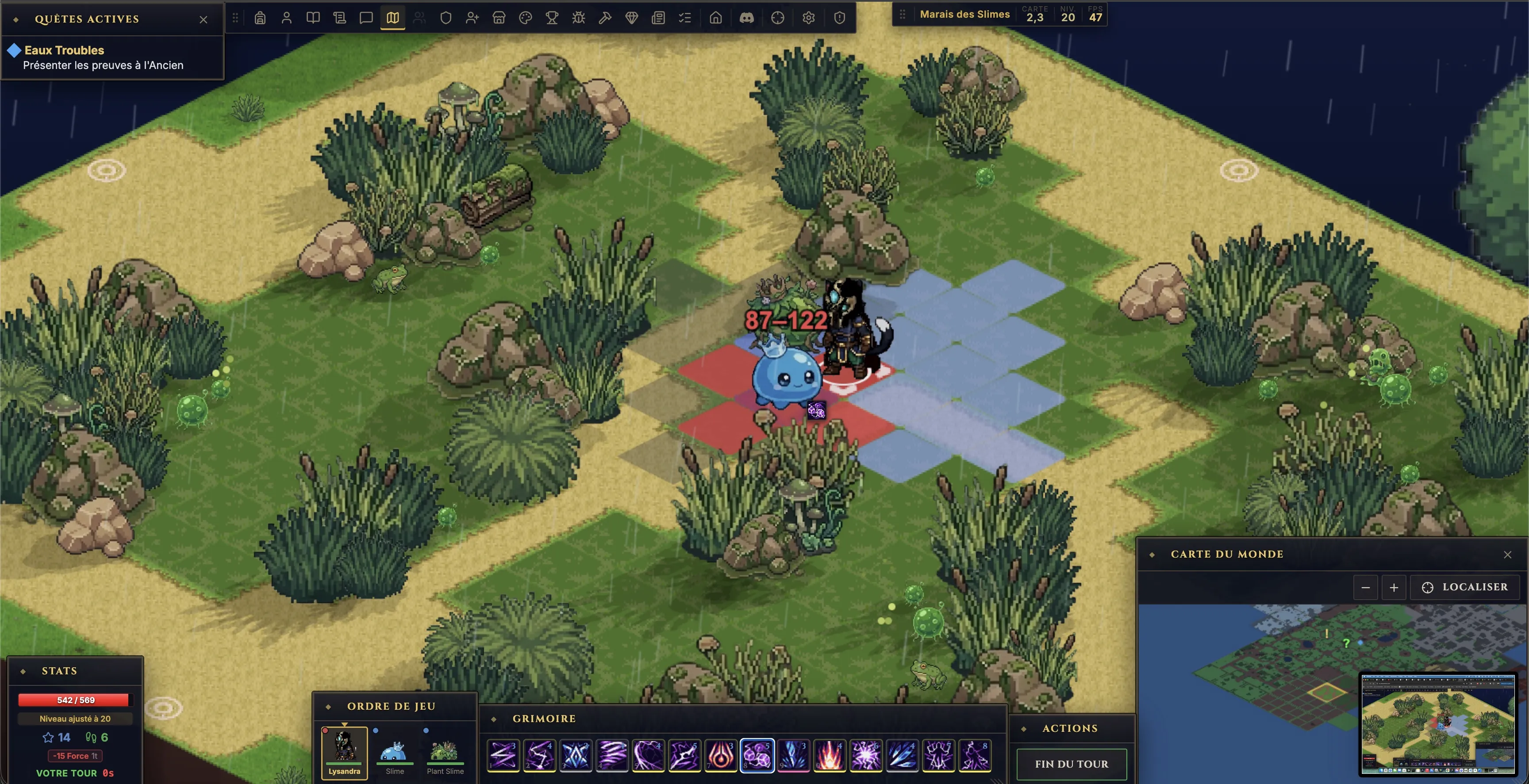Toggle the world map toolbar icon

[392, 18]
